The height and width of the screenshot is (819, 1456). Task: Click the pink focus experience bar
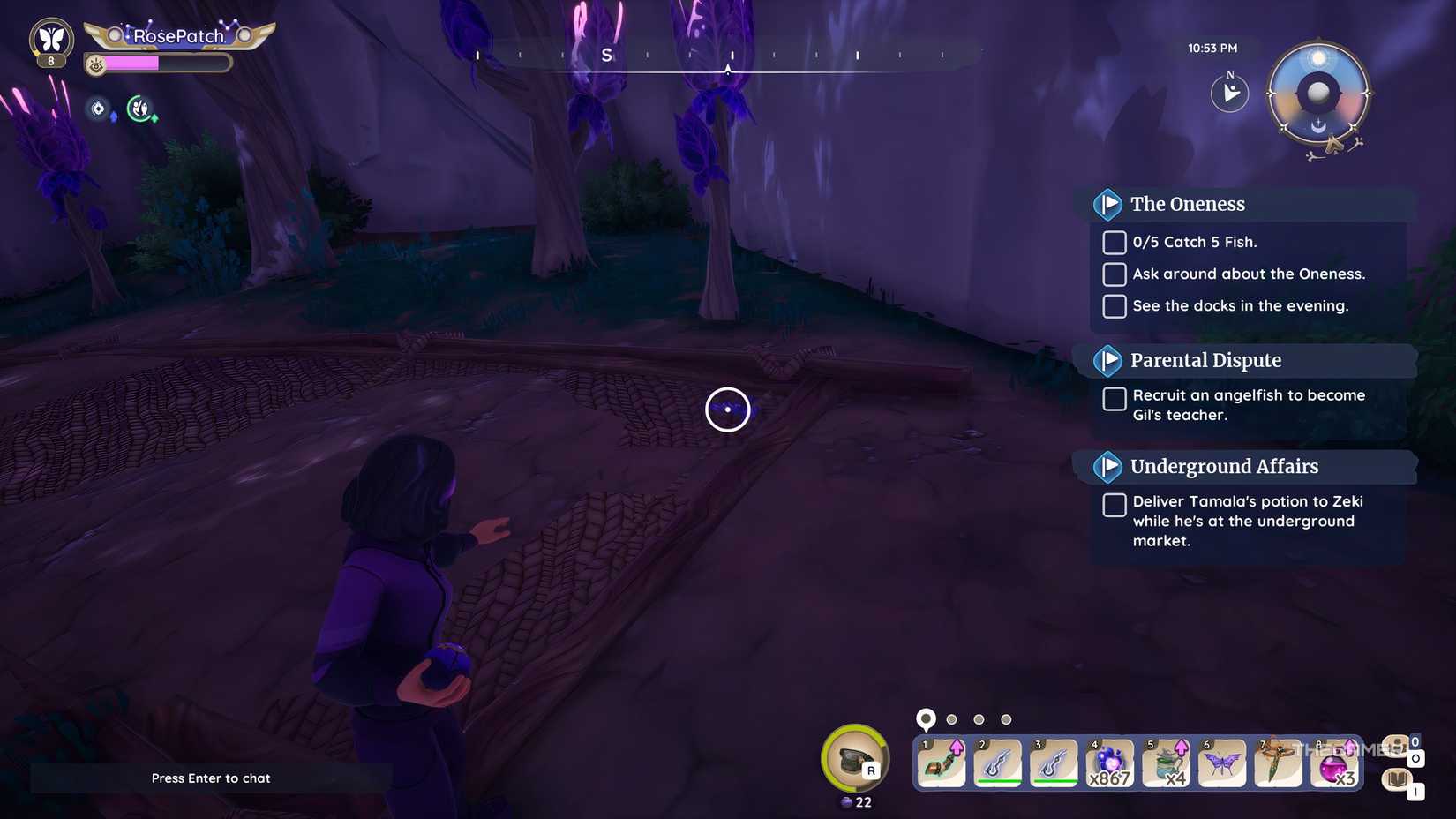tap(141, 64)
